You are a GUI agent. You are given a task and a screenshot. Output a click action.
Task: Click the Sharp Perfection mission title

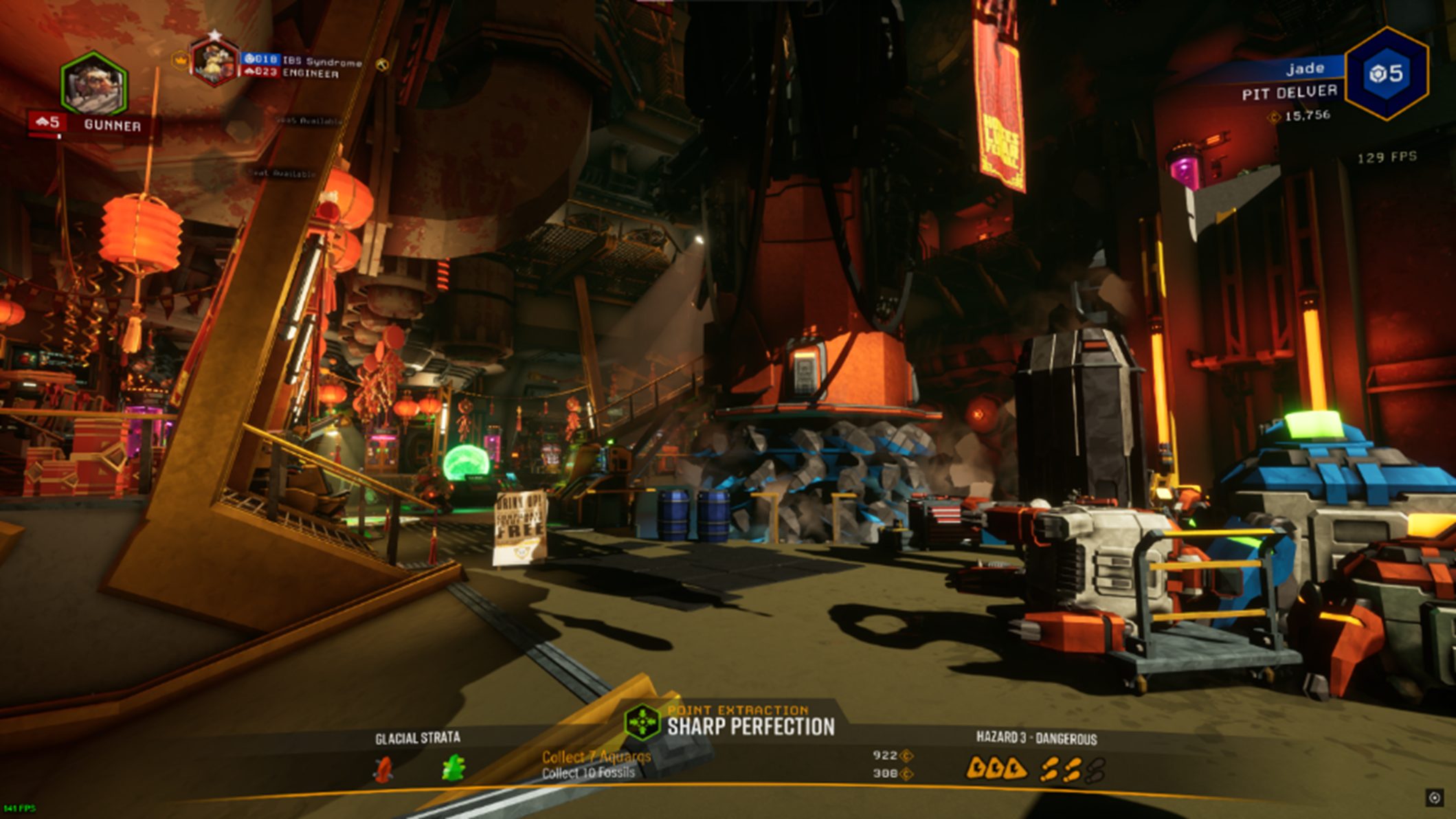[x=751, y=727]
